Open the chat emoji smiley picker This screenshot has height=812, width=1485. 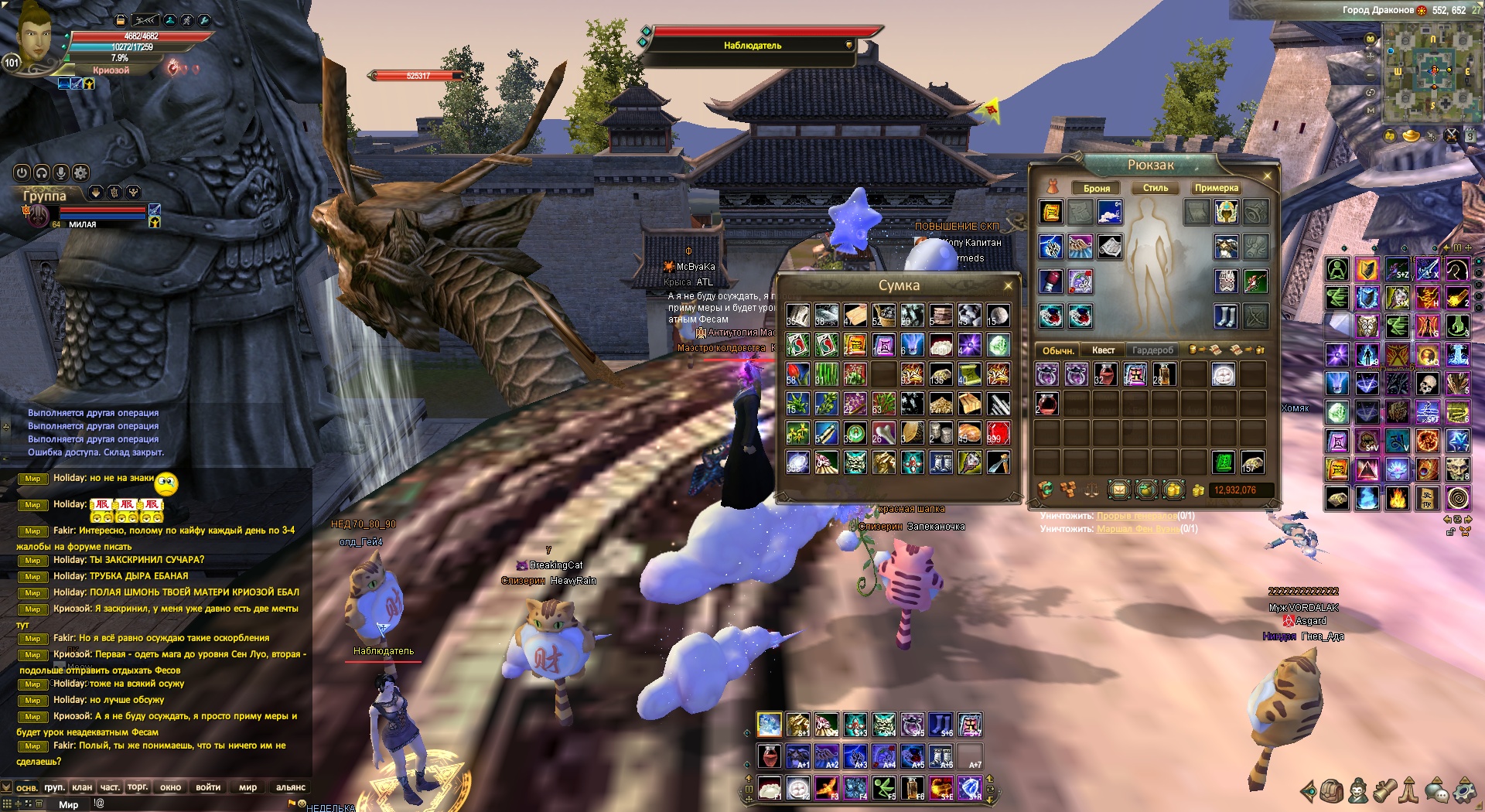pos(302,803)
